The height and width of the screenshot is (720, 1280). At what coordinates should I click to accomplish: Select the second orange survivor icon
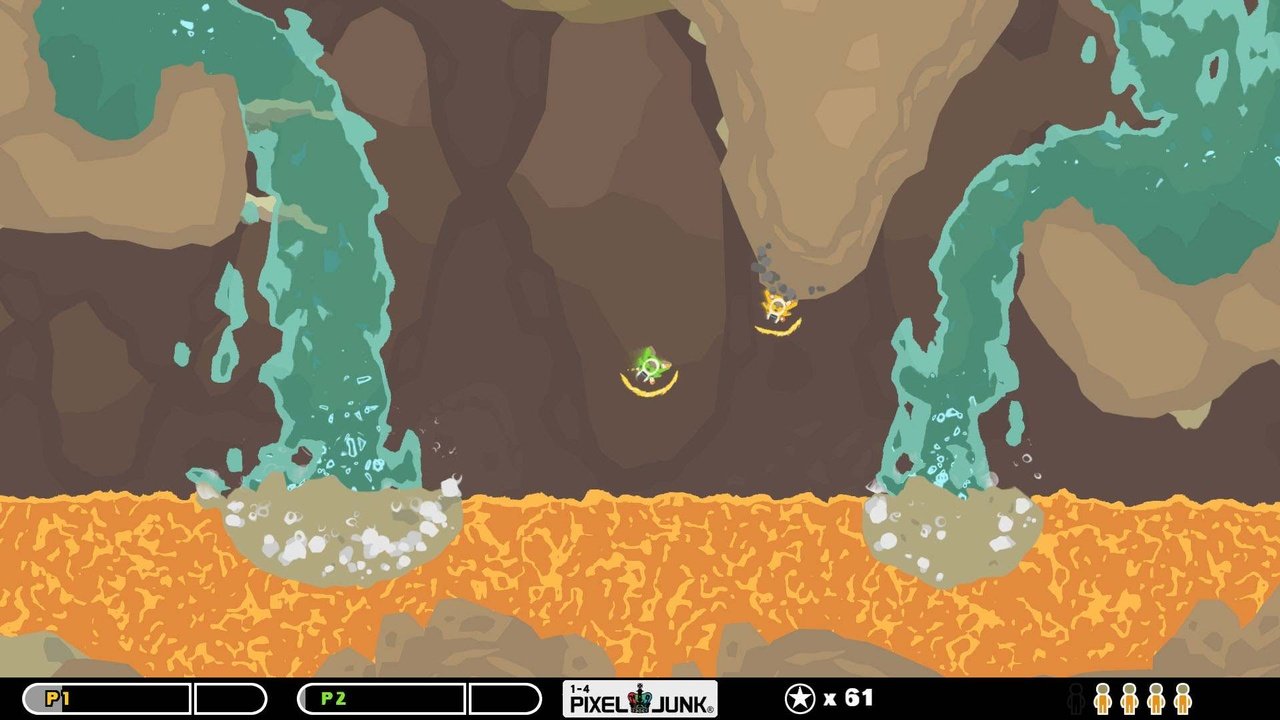pyautogui.click(x=1129, y=700)
